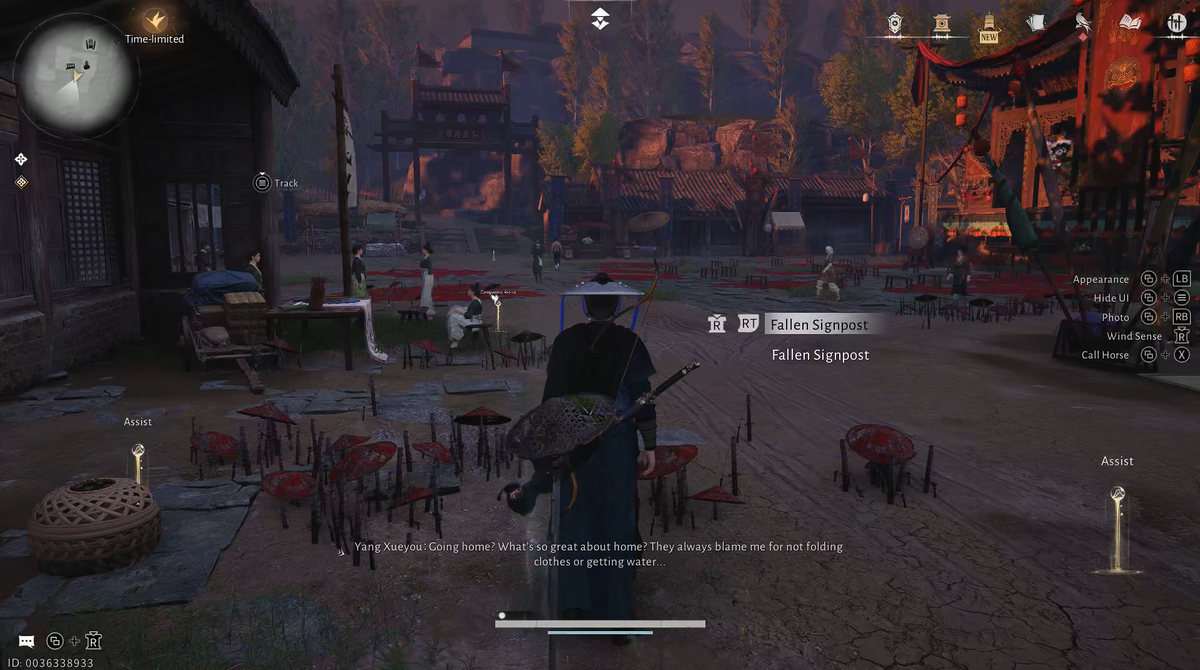
Task: Click the golden diamond icon below the minimap
Action: [21, 182]
